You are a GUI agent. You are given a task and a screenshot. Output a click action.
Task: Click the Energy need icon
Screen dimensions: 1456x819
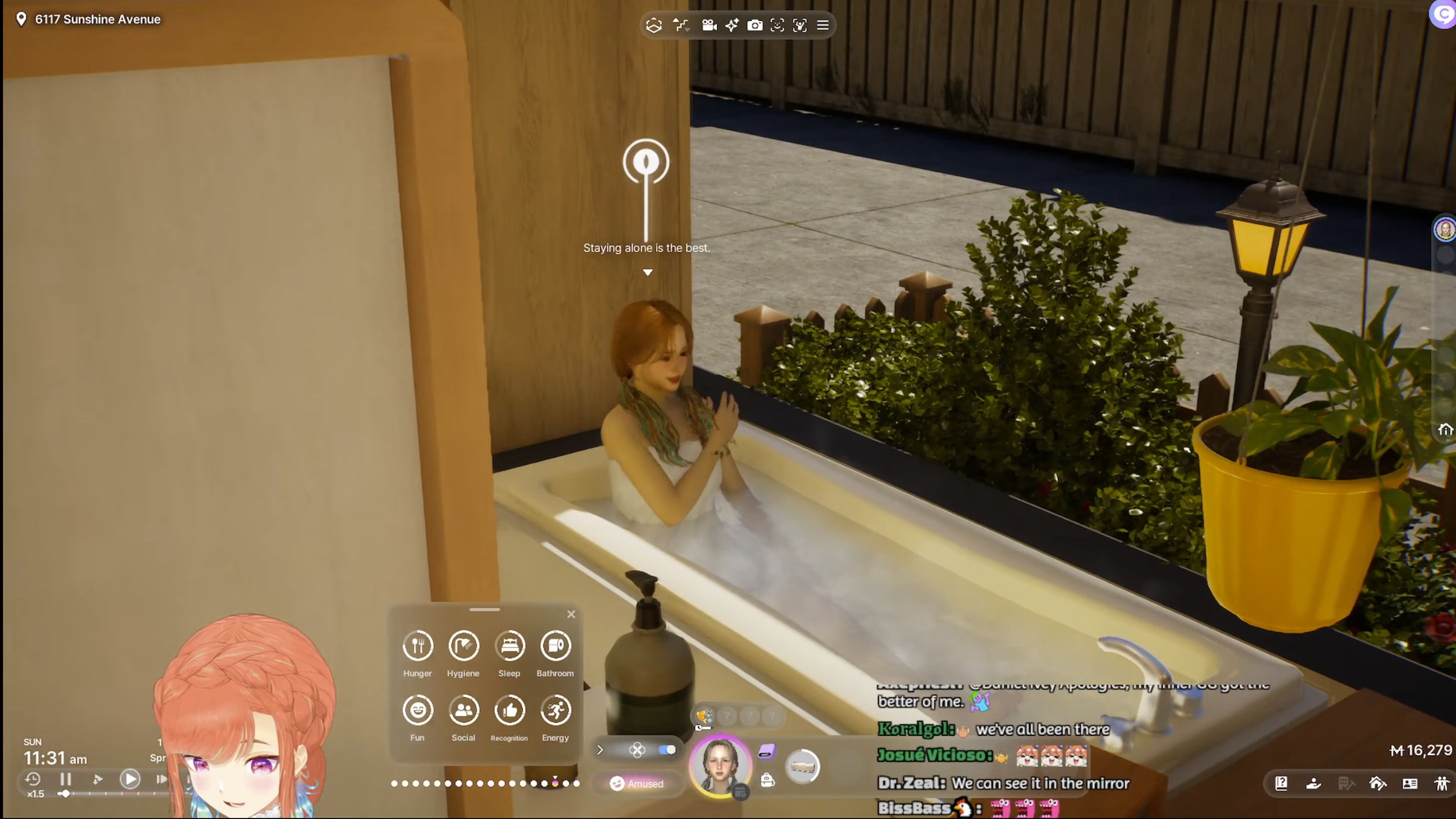pyautogui.click(x=555, y=710)
